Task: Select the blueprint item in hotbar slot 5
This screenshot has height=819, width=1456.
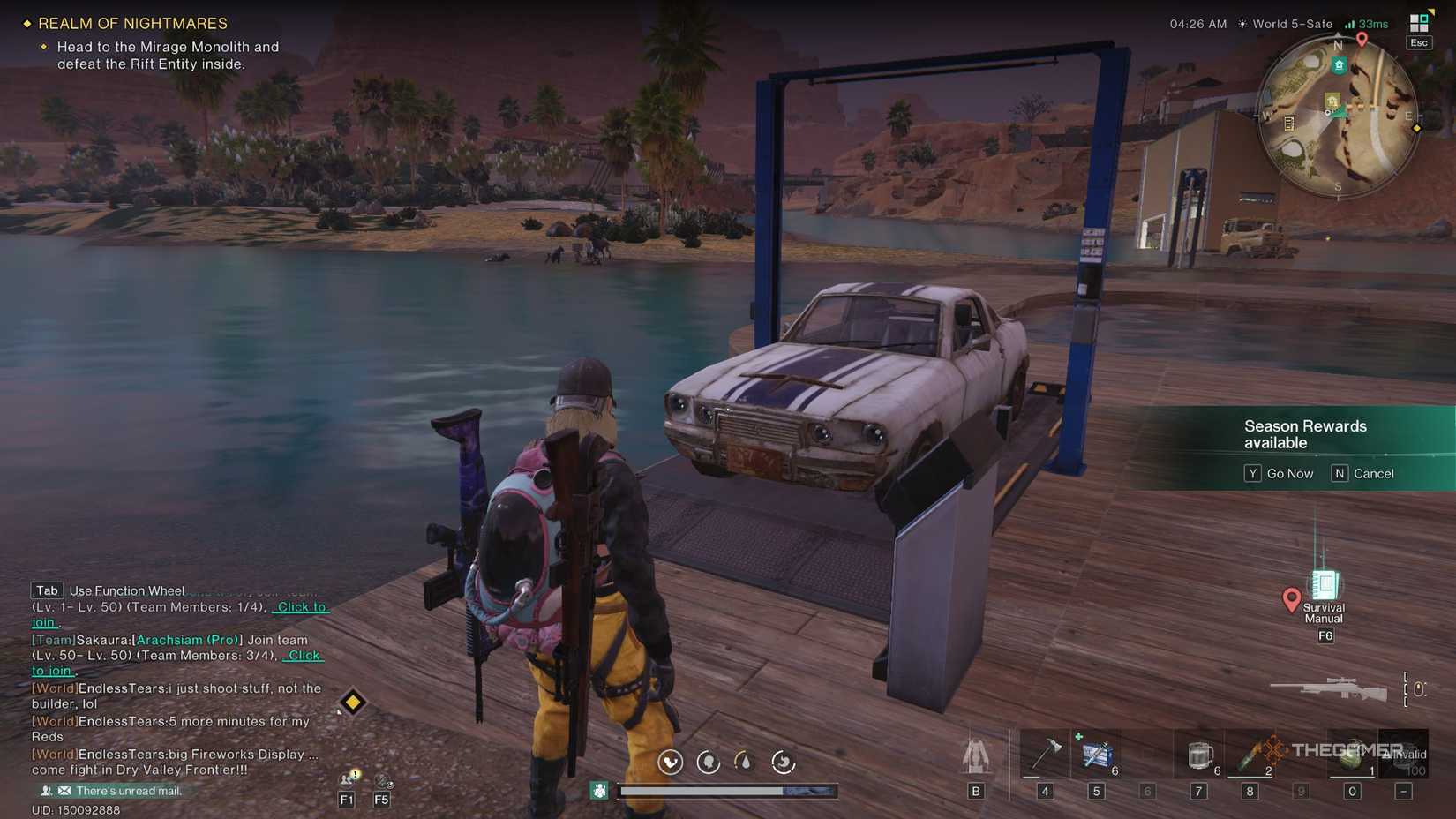Action: coord(1097,755)
